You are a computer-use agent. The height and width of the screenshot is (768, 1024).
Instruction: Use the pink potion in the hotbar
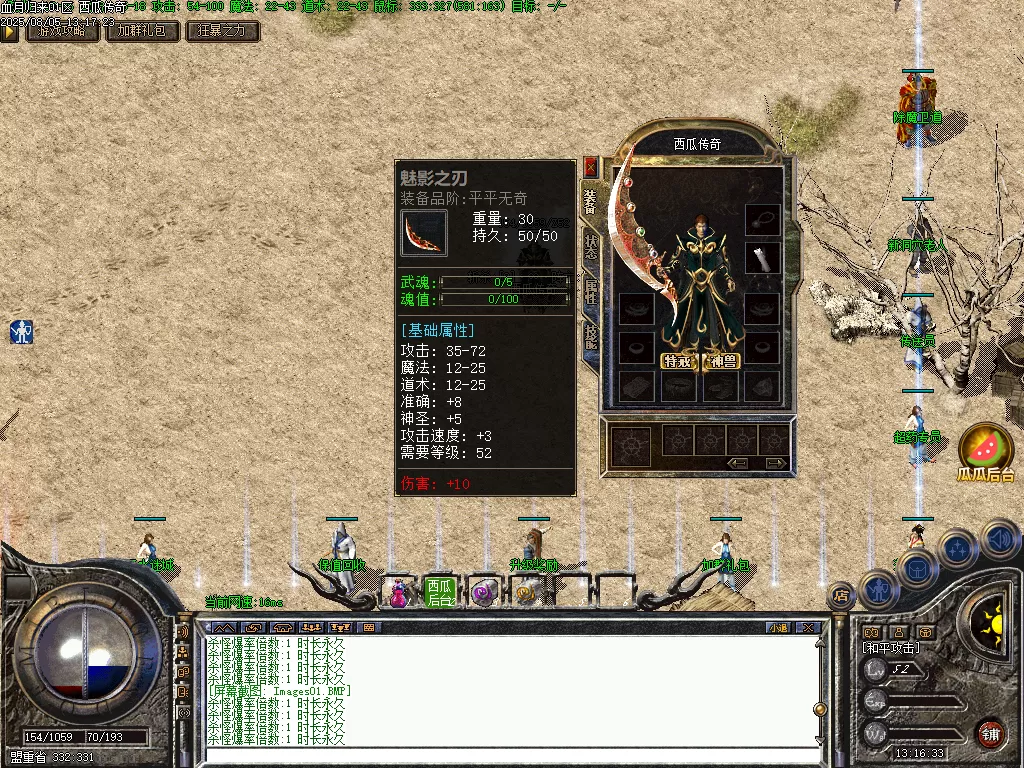pyautogui.click(x=398, y=594)
